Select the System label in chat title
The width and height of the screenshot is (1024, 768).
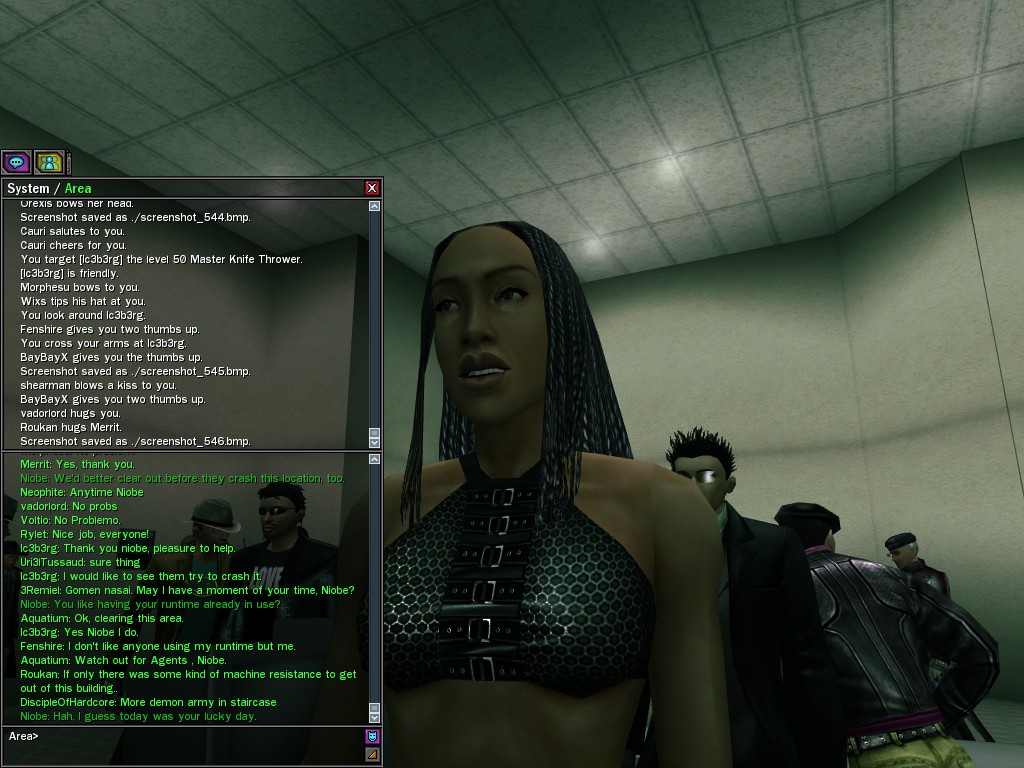[x=28, y=188]
